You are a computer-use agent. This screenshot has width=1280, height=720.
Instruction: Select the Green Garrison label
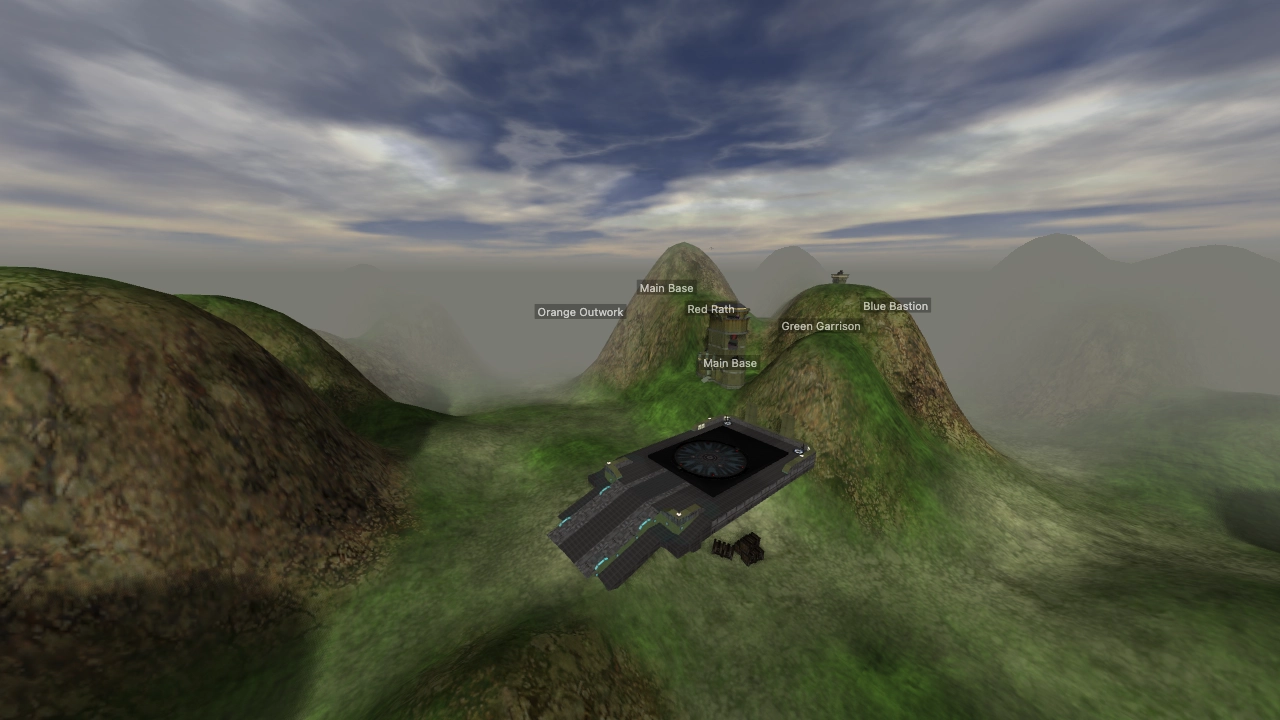[821, 326]
